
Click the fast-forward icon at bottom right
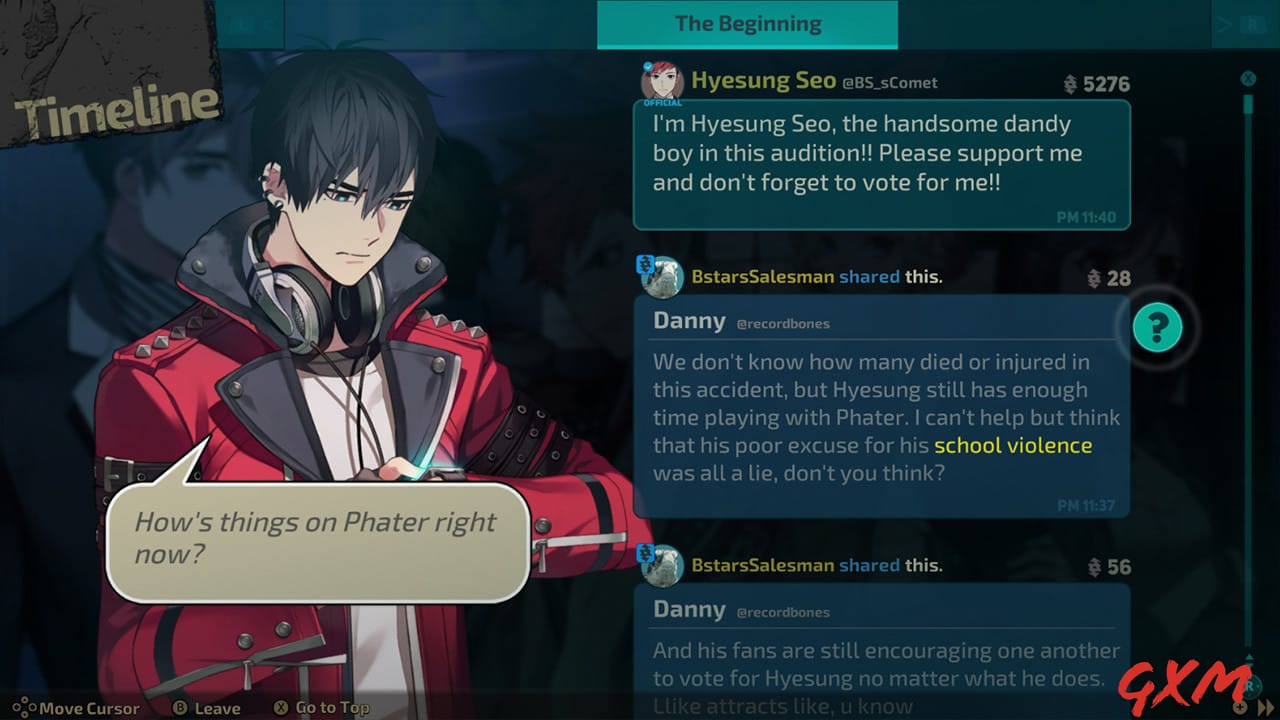[x=1264, y=707]
